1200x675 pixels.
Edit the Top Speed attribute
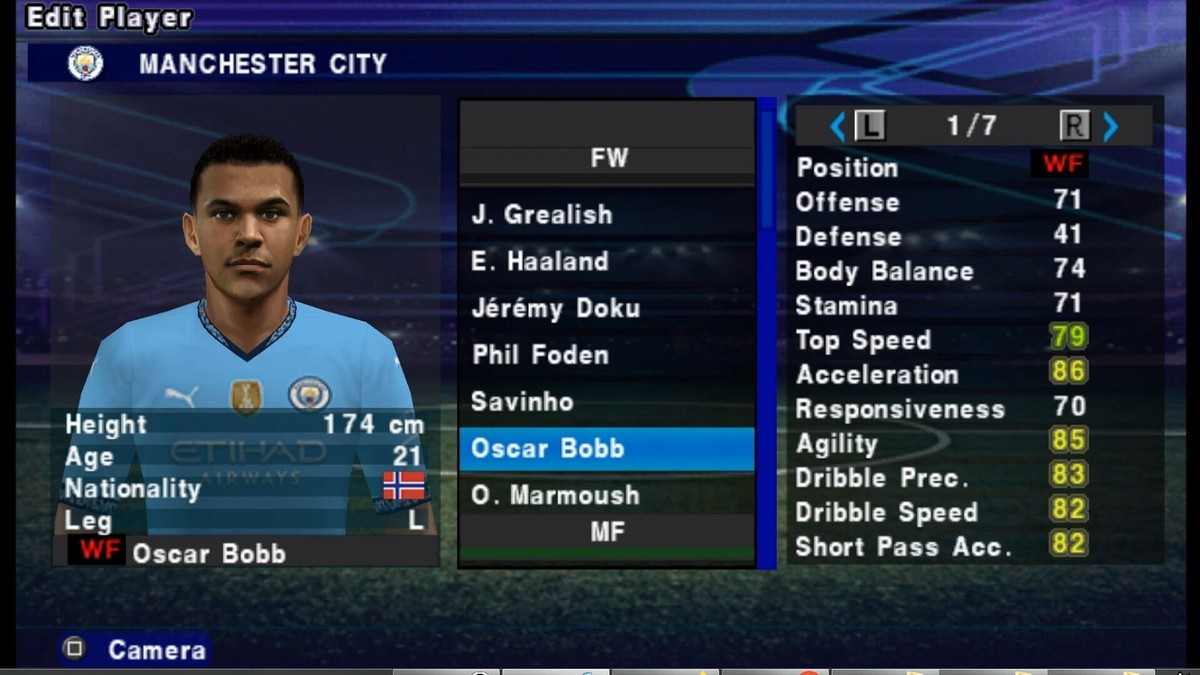pyautogui.click(x=940, y=340)
